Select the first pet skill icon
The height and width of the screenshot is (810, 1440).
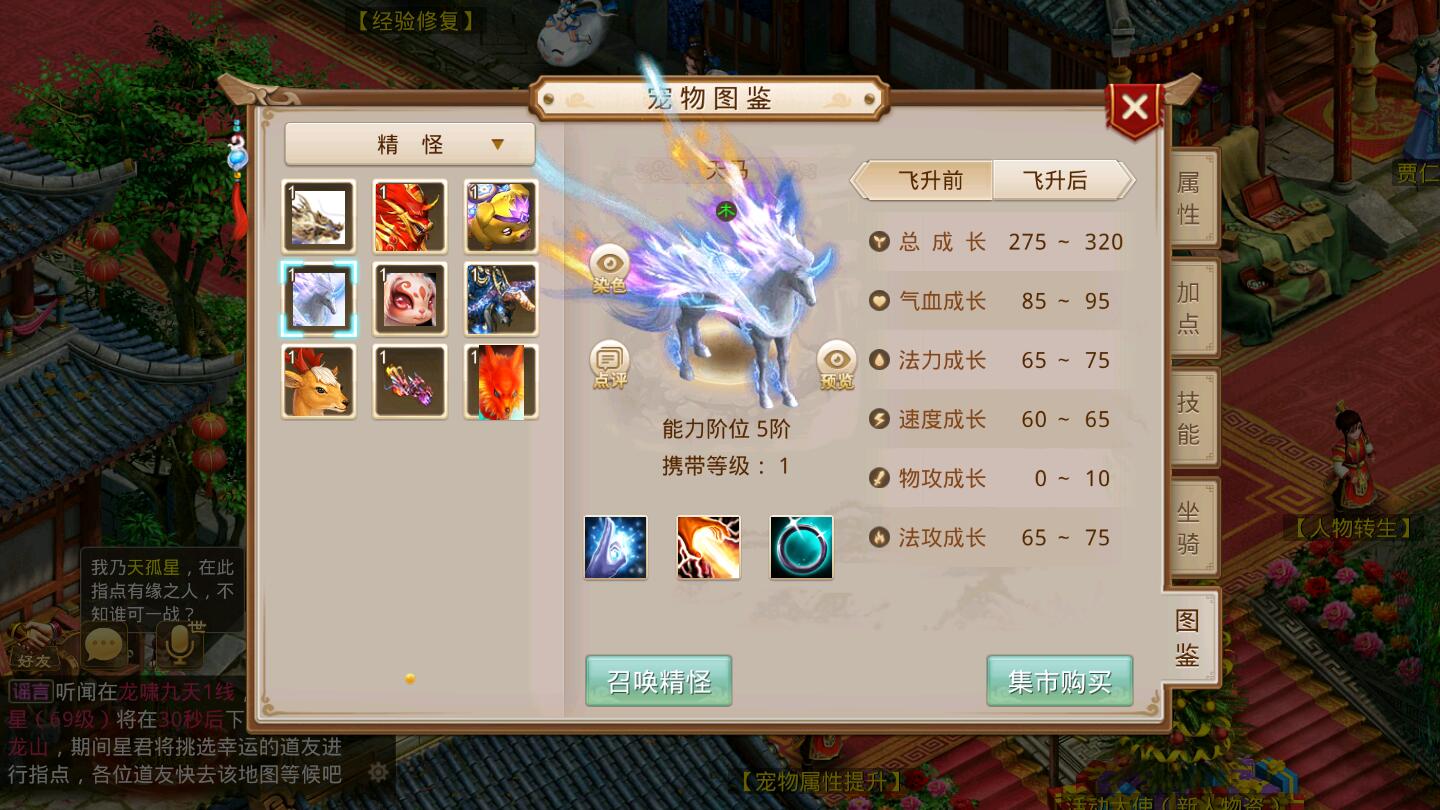coord(615,546)
